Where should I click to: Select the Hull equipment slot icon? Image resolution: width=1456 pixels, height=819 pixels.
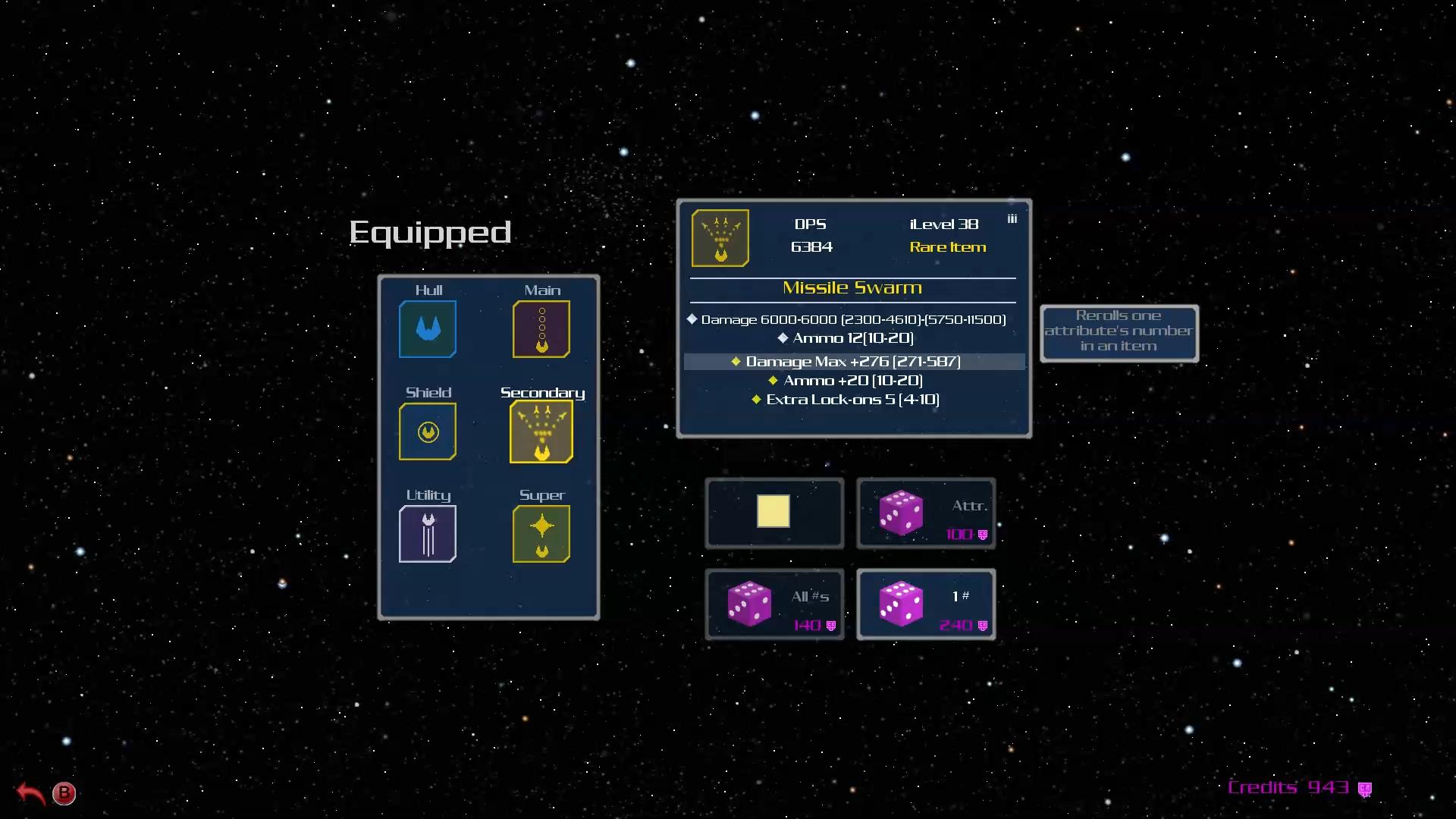427,329
